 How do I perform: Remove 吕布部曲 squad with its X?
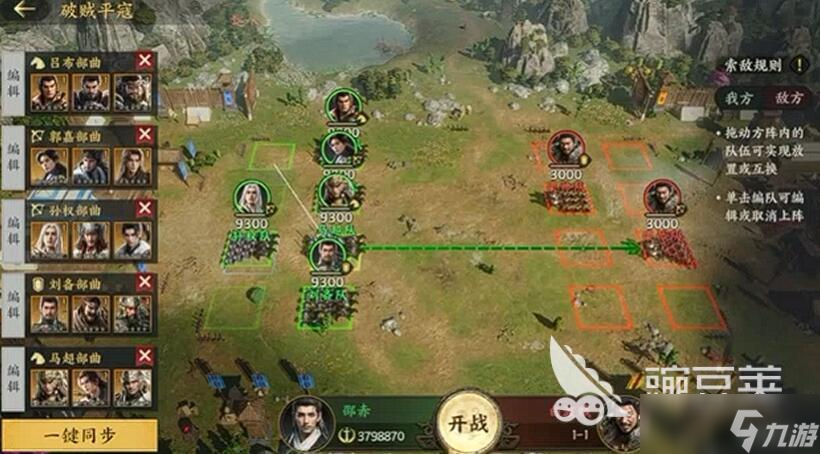145,60
